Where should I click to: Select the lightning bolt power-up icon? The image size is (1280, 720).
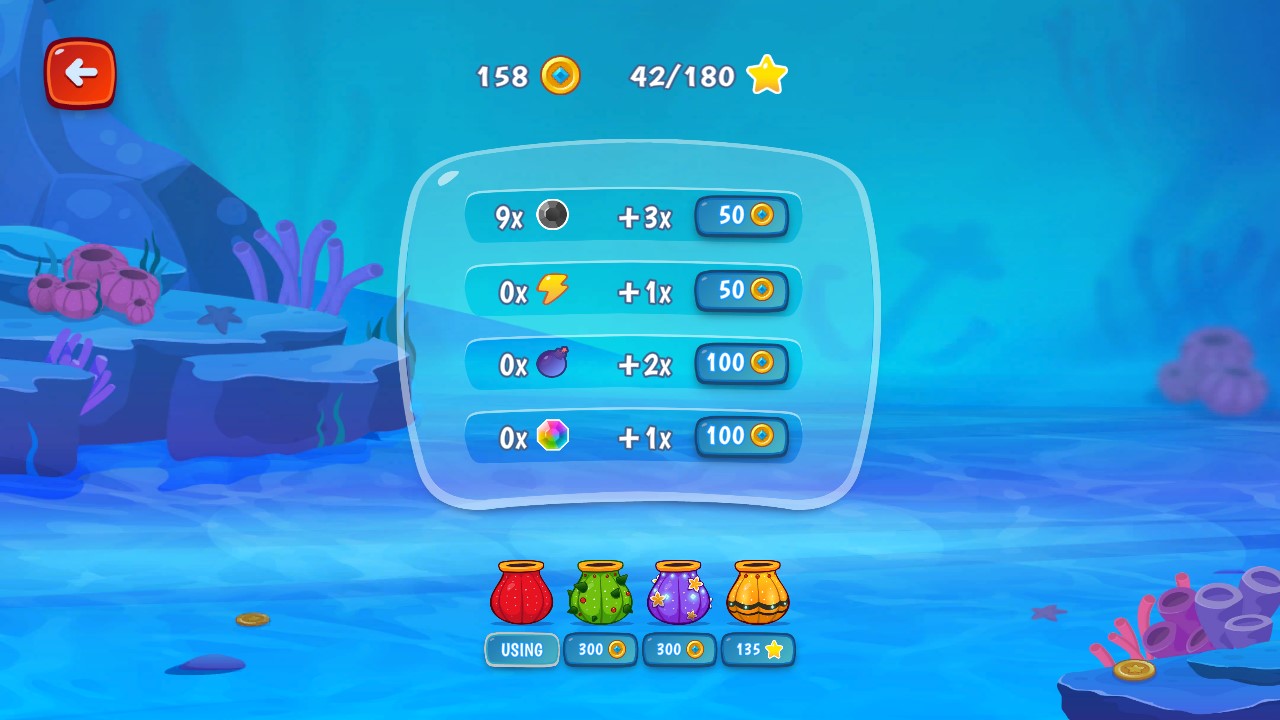(x=553, y=289)
